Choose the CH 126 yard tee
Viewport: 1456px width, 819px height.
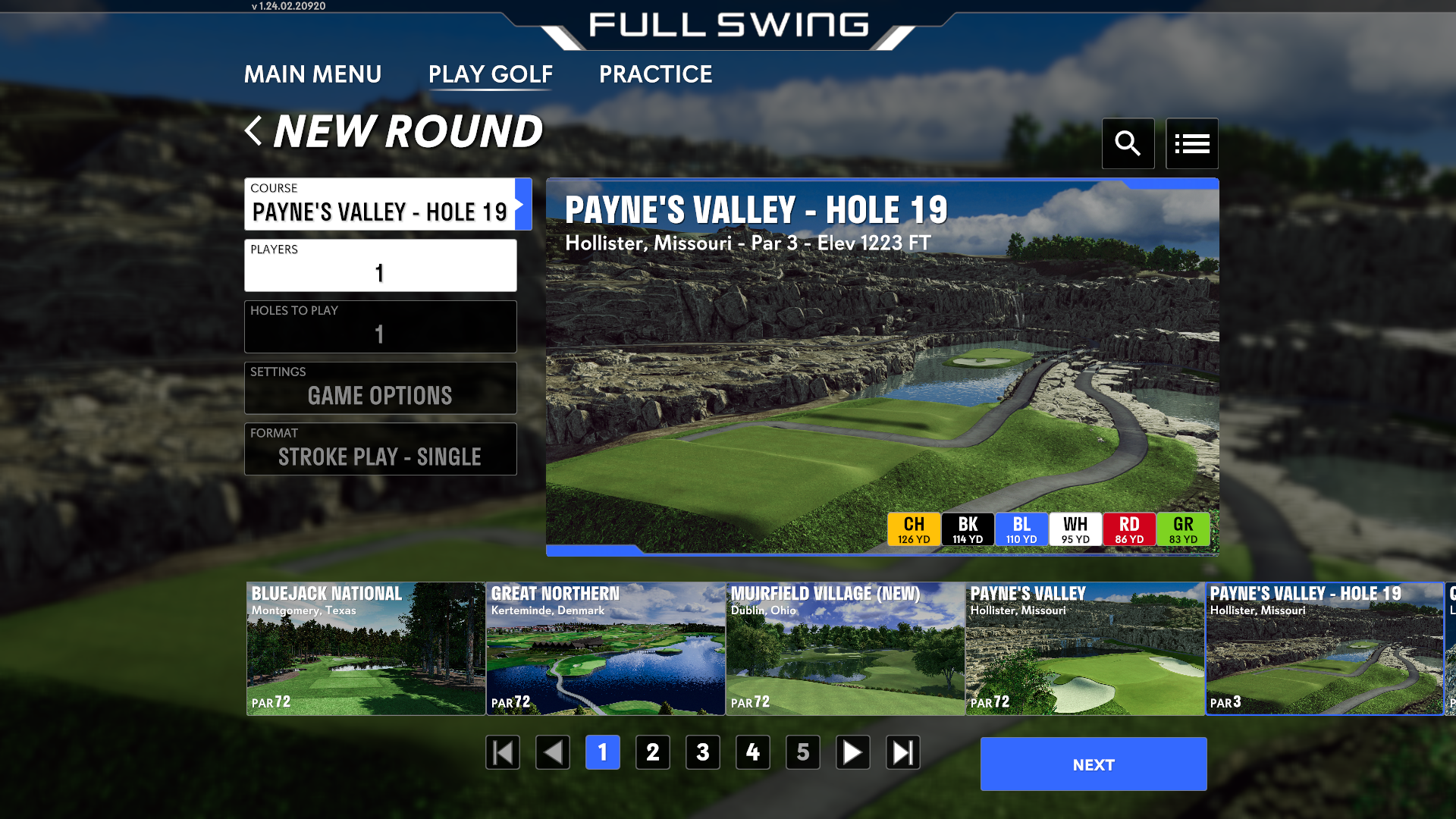tap(914, 529)
